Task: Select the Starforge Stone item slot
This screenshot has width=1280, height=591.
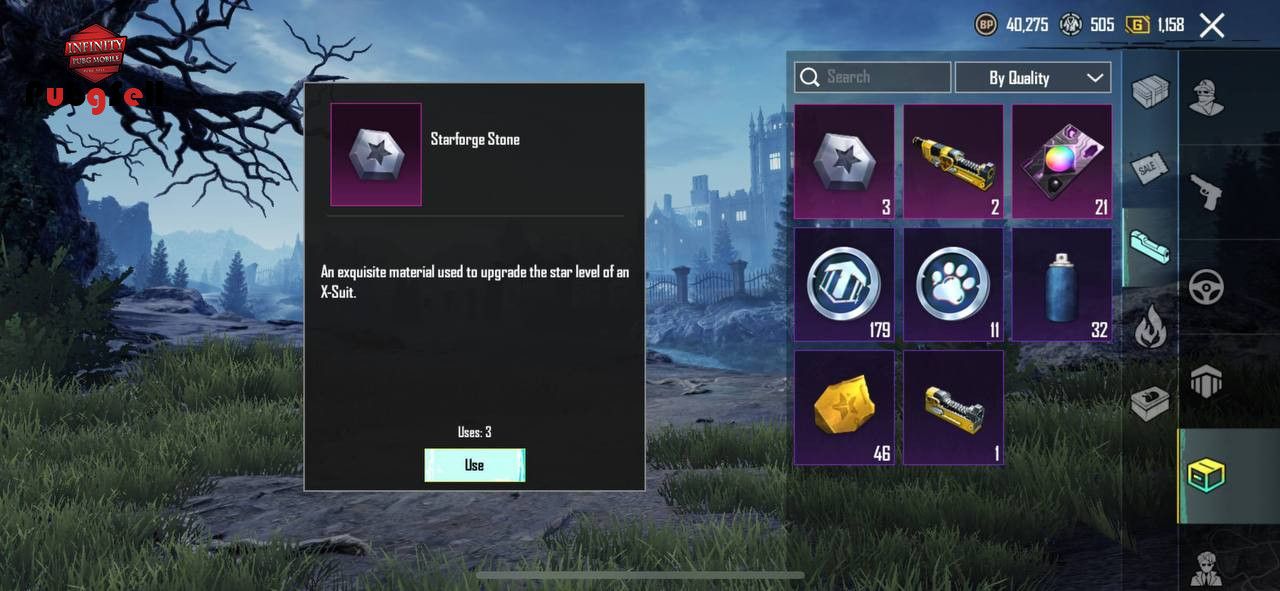Action: 844,162
